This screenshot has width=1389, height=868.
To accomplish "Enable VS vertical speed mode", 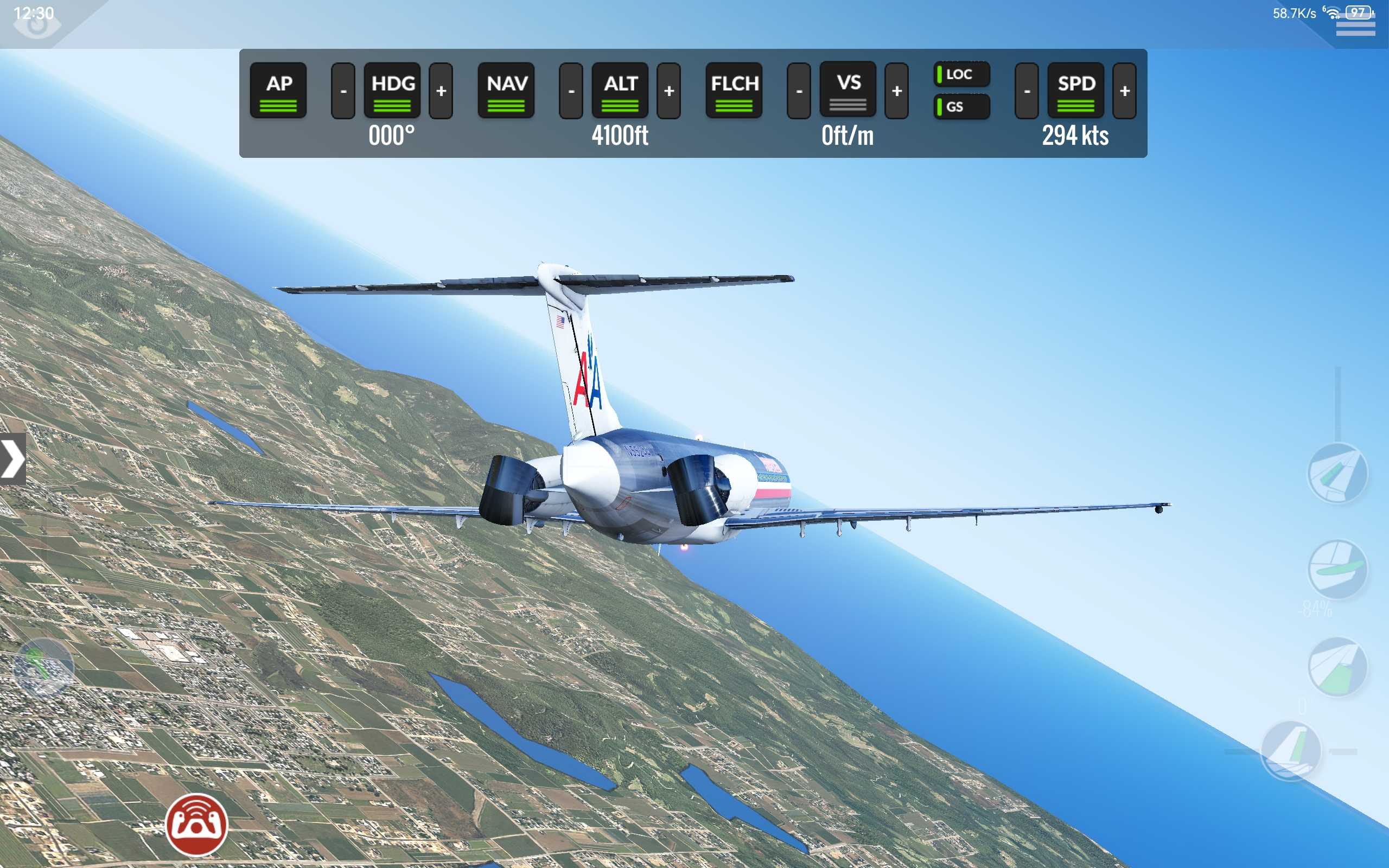I will [848, 90].
